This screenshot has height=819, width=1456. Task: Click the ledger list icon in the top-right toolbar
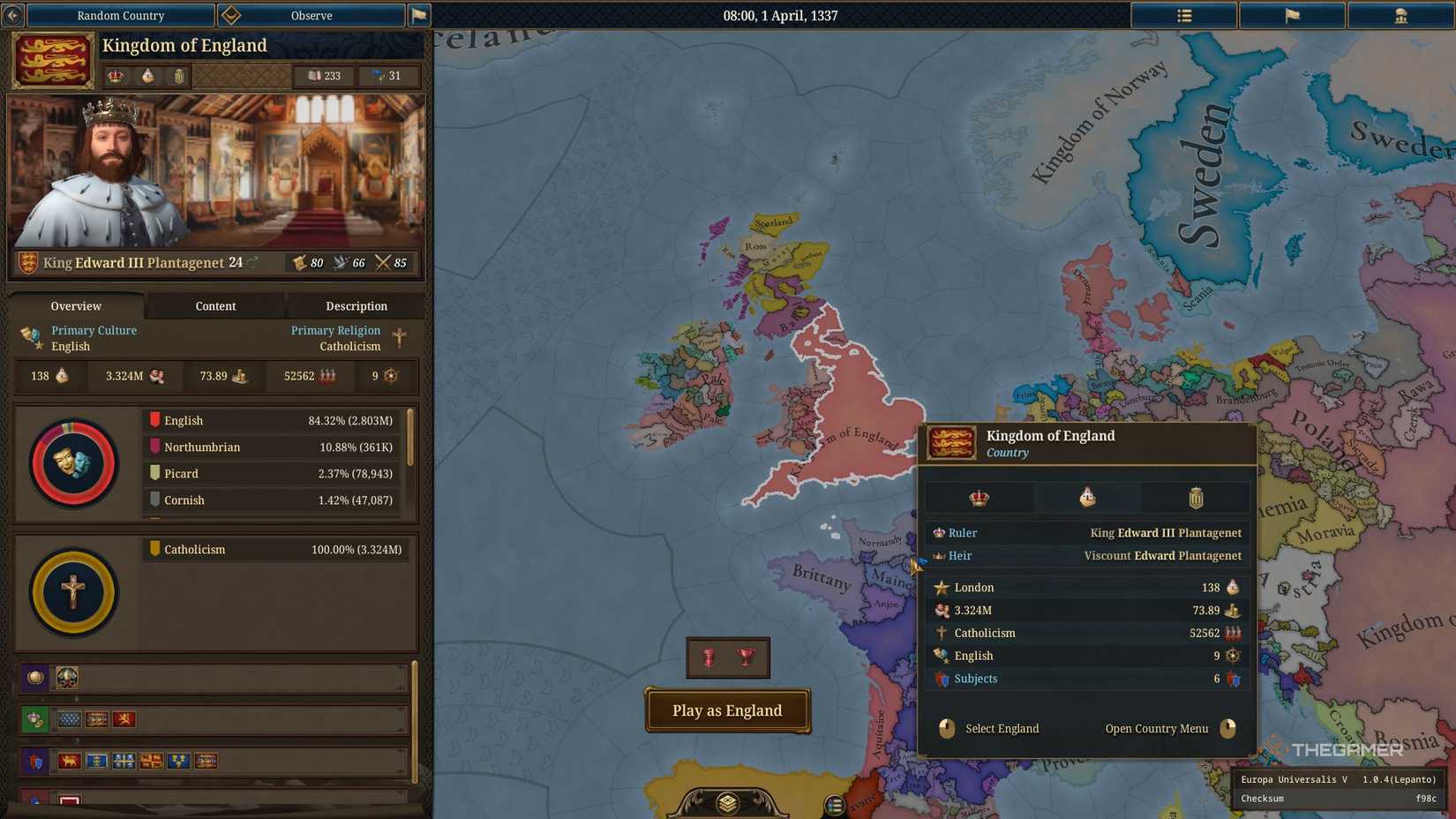tap(1183, 15)
